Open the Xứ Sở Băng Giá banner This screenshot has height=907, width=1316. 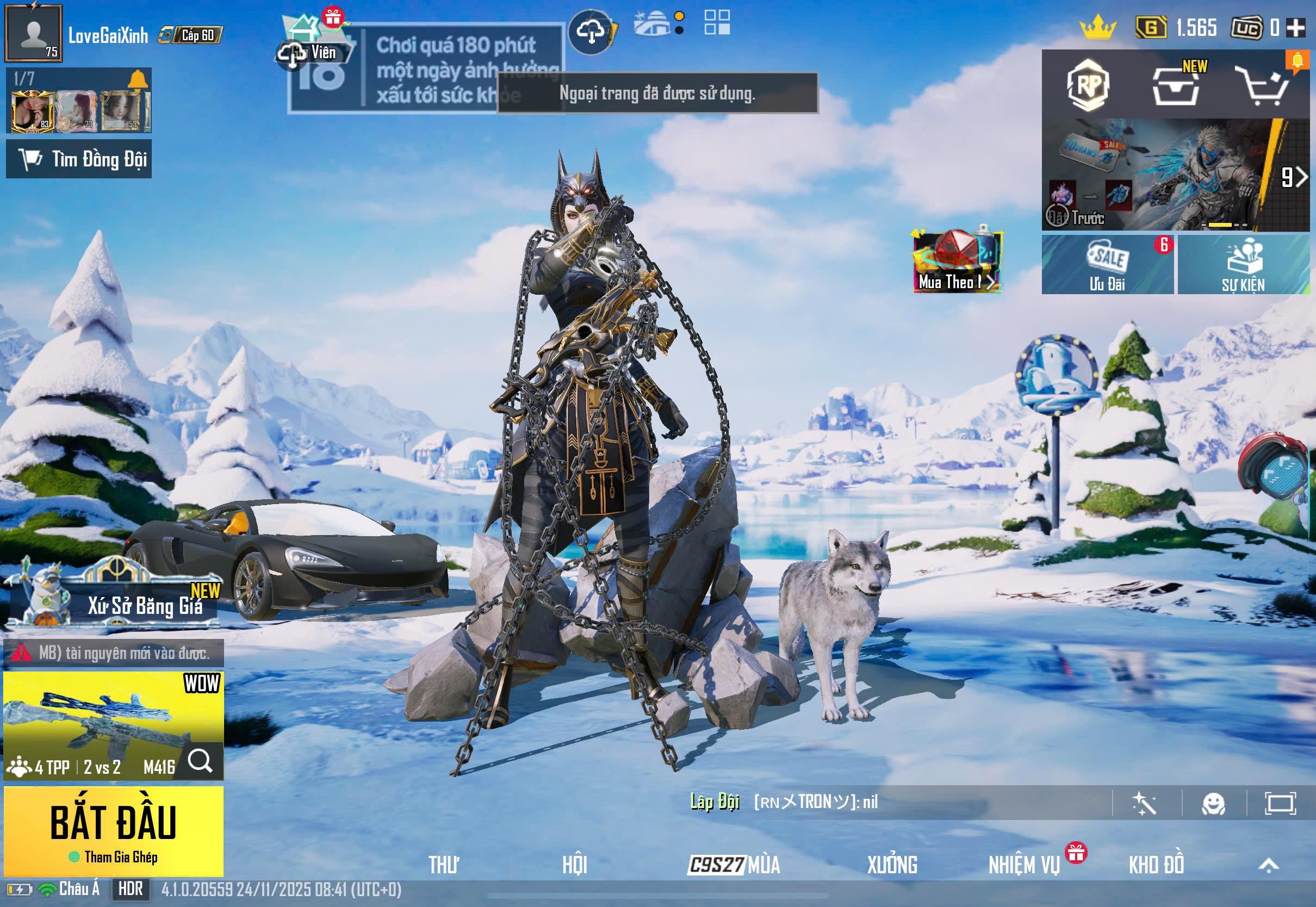114,597
